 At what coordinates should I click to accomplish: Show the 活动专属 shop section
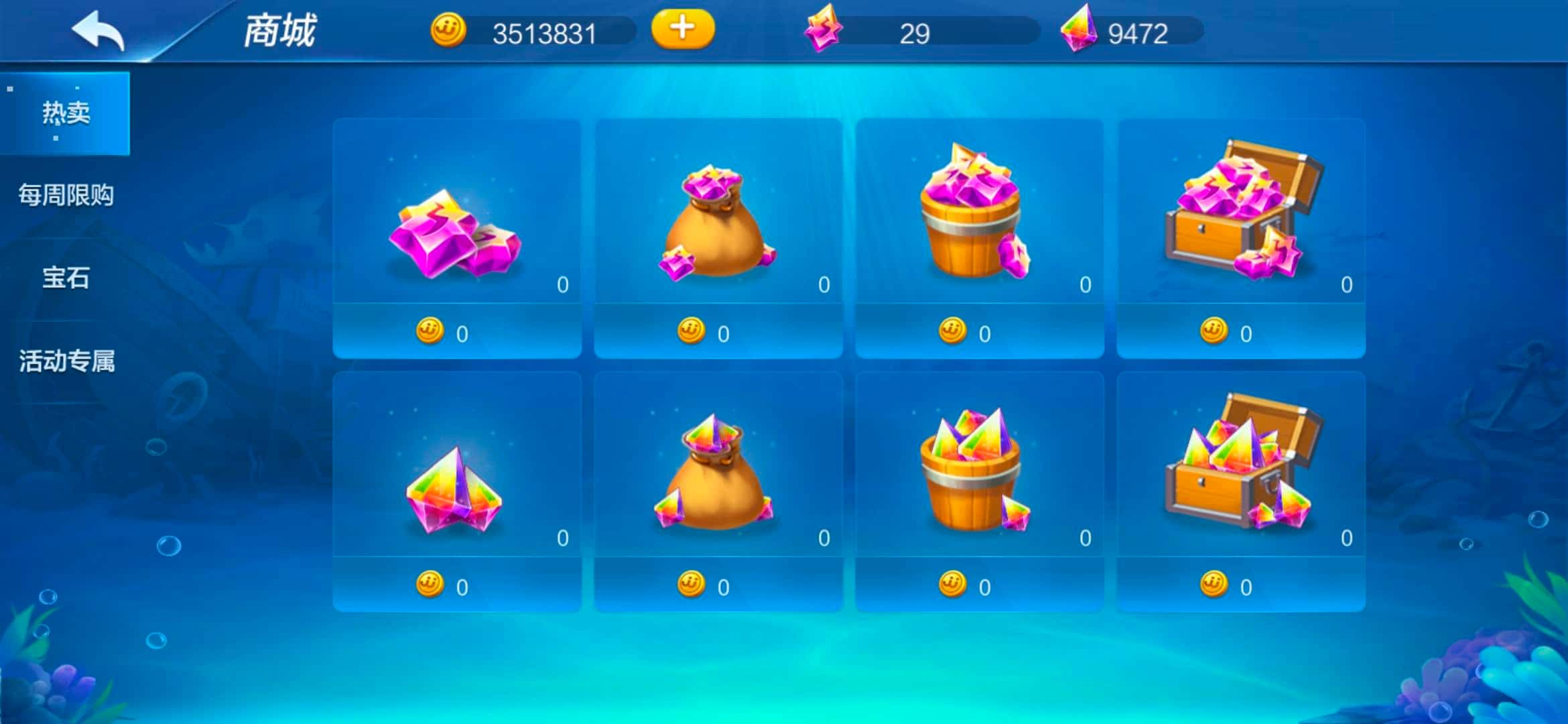click(x=65, y=361)
